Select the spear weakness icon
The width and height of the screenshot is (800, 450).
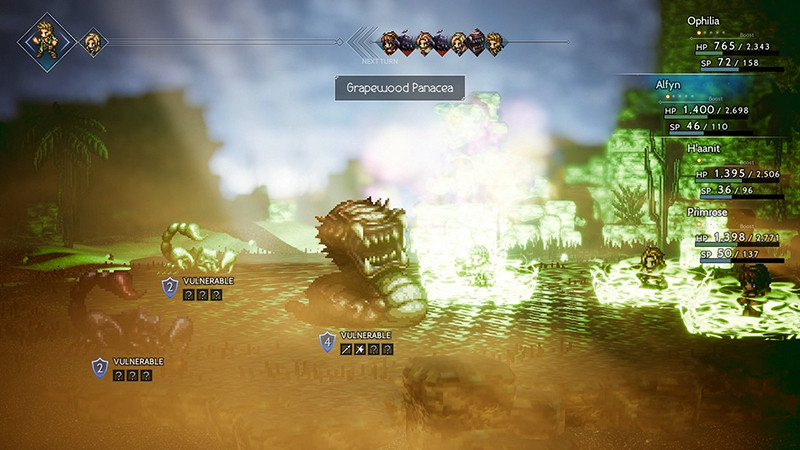[x=346, y=349]
